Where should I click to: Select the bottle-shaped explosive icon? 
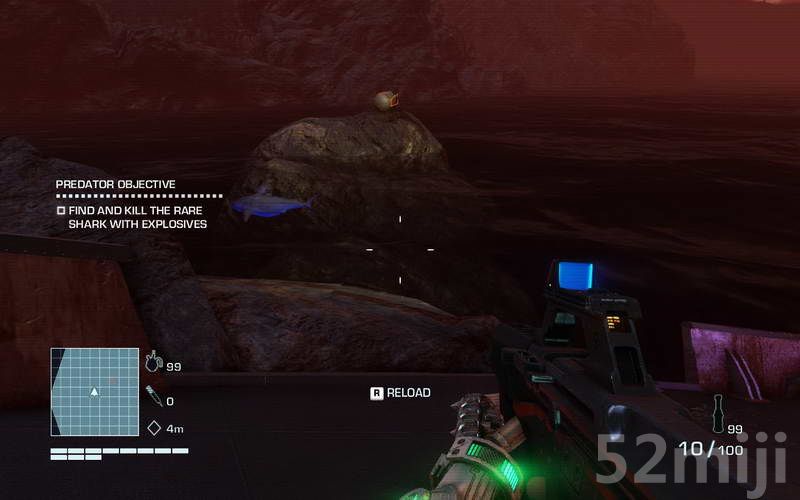click(717, 411)
